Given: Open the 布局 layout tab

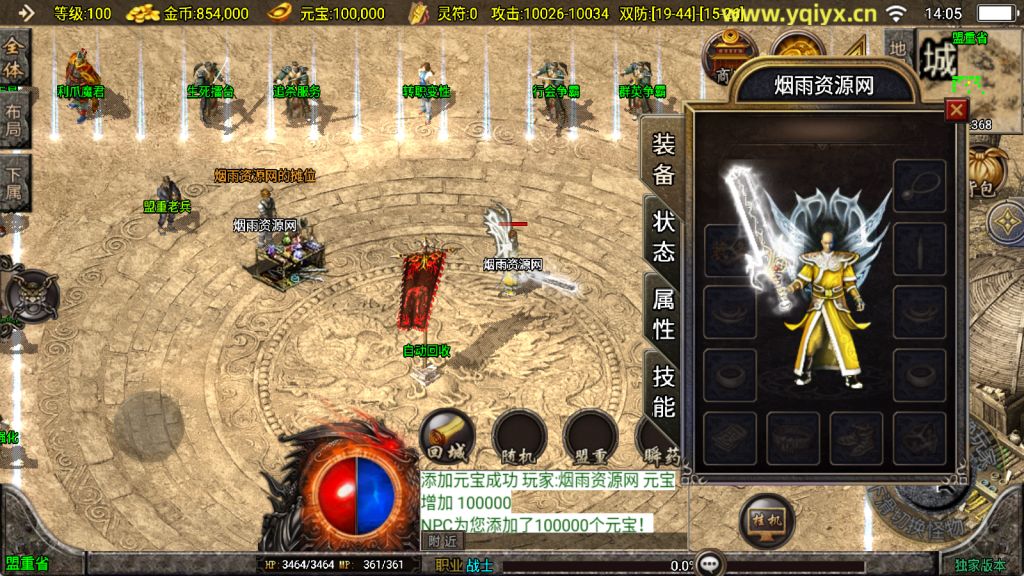Looking at the screenshot, I should pos(13,120).
